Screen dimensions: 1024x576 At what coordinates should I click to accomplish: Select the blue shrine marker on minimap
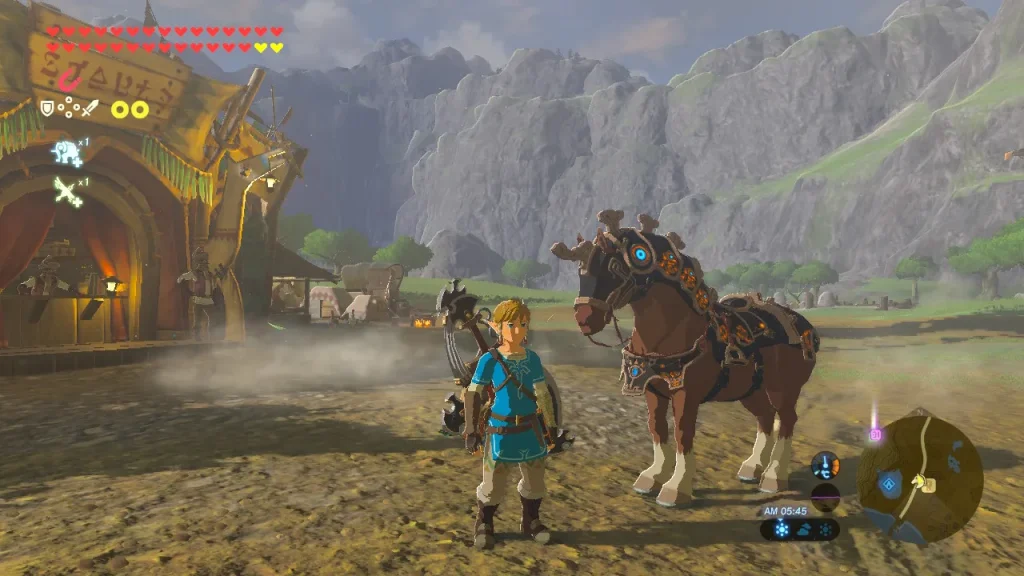click(887, 484)
